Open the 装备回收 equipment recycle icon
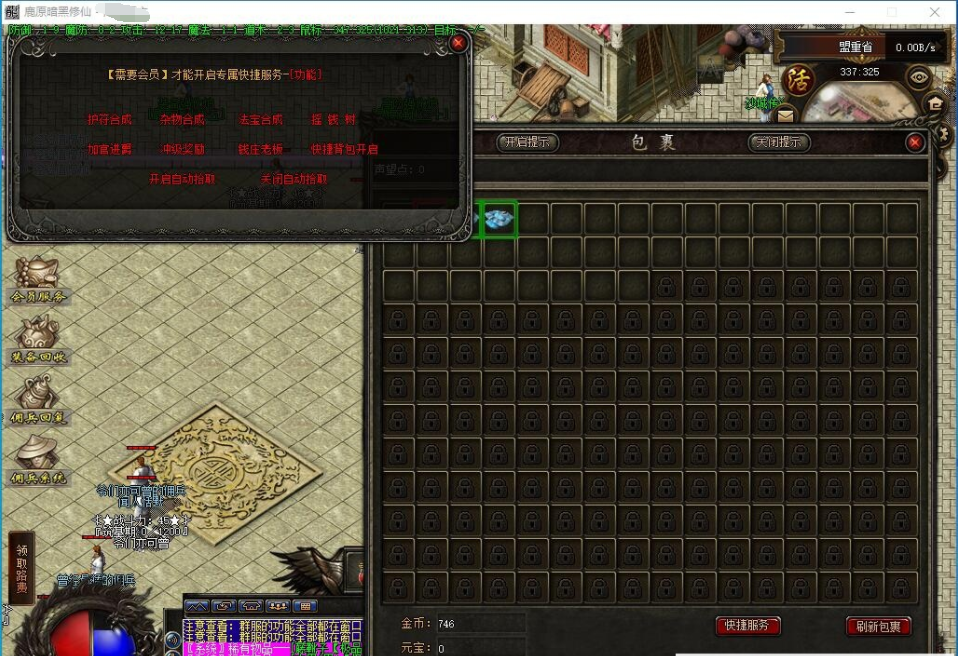The width and height of the screenshot is (958, 656). click(x=37, y=340)
